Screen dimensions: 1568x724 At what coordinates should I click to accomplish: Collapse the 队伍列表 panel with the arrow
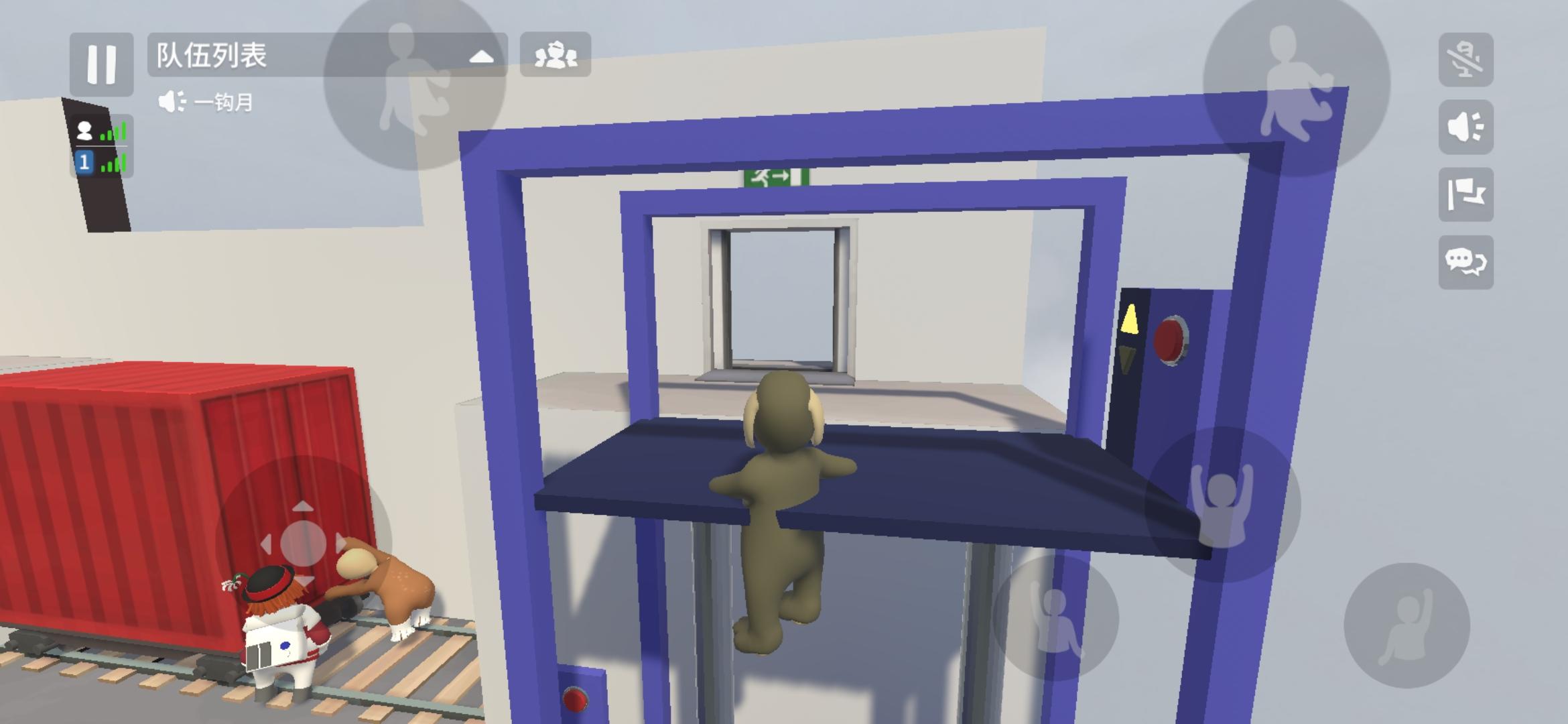(480, 55)
